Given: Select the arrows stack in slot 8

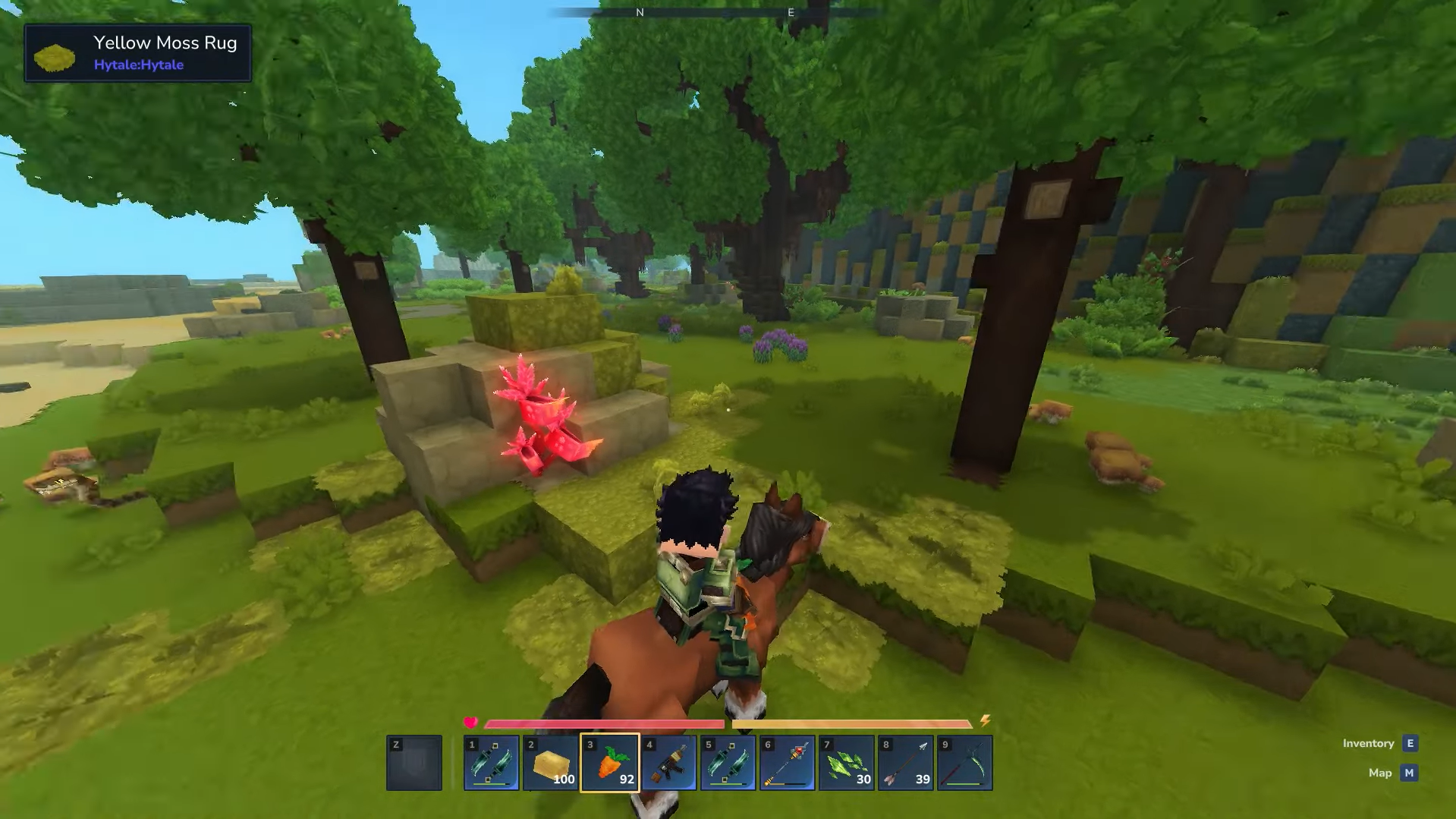Looking at the screenshot, I should pyautogui.click(x=904, y=762).
